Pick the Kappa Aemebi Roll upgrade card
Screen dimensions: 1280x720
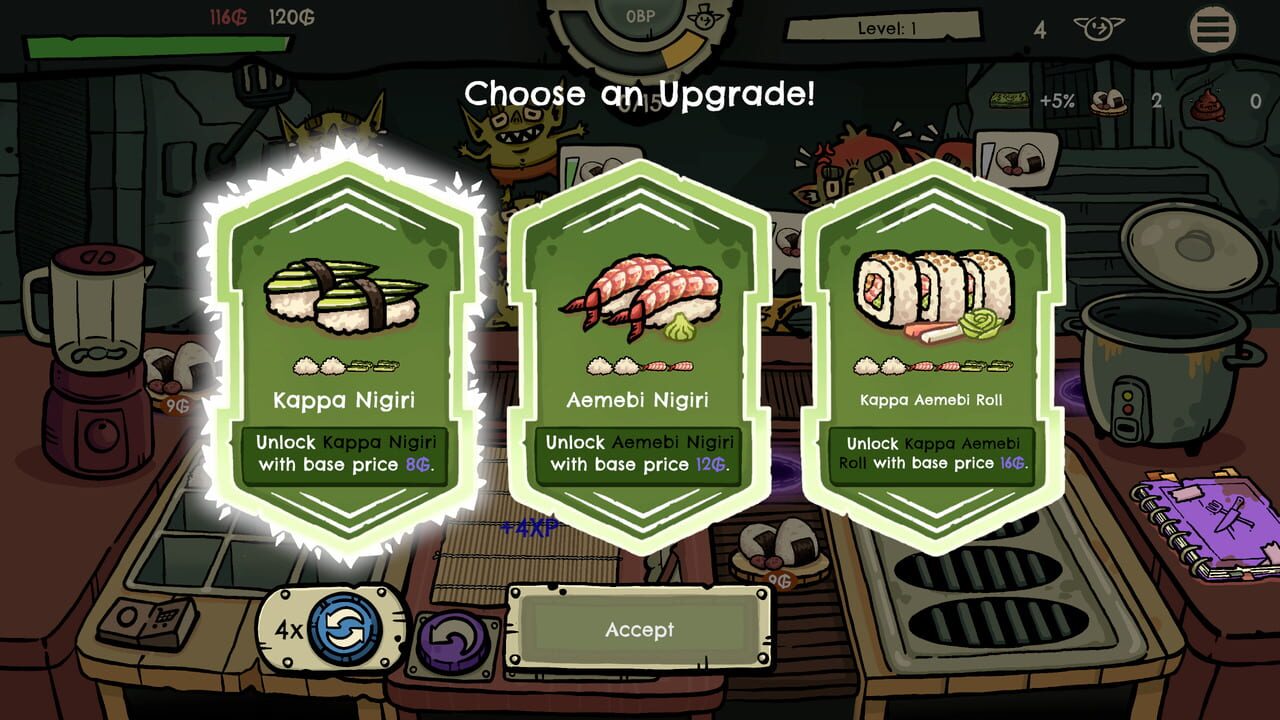(932, 350)
